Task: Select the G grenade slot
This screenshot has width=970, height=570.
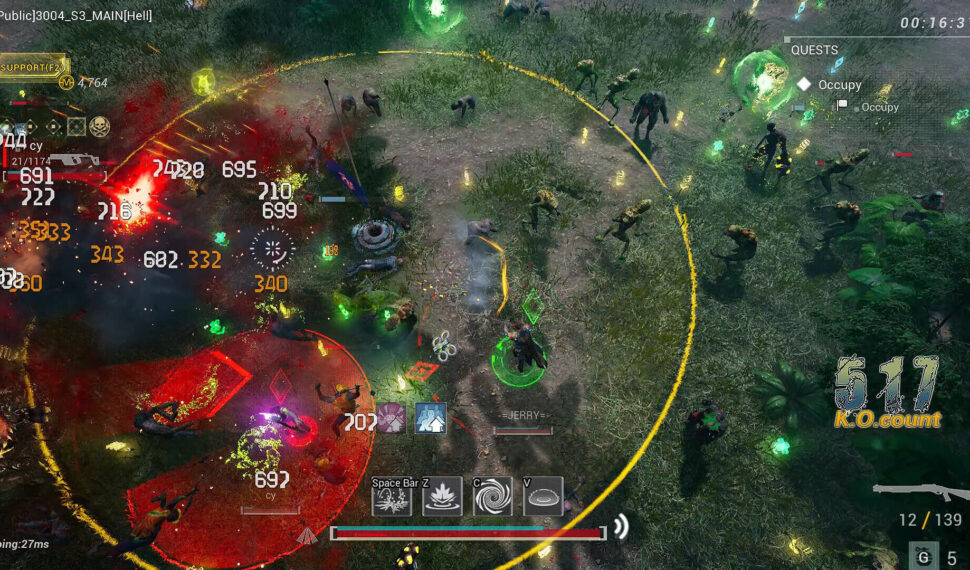Action: (x=923, y=557)
